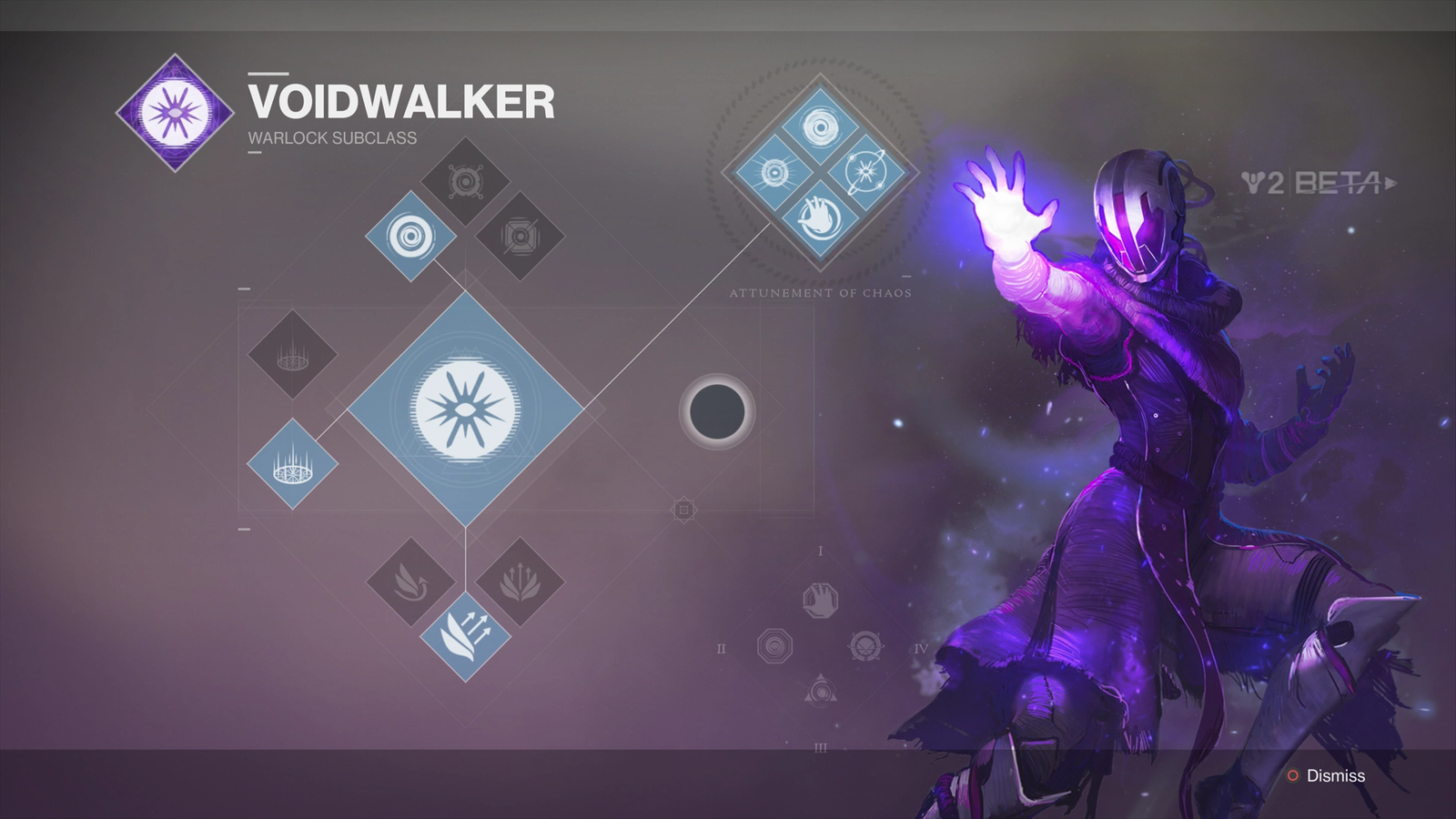Choose the highlighted blue rift class ability
This screenshot has height=819, width=1456.
(x=292, y=463)
